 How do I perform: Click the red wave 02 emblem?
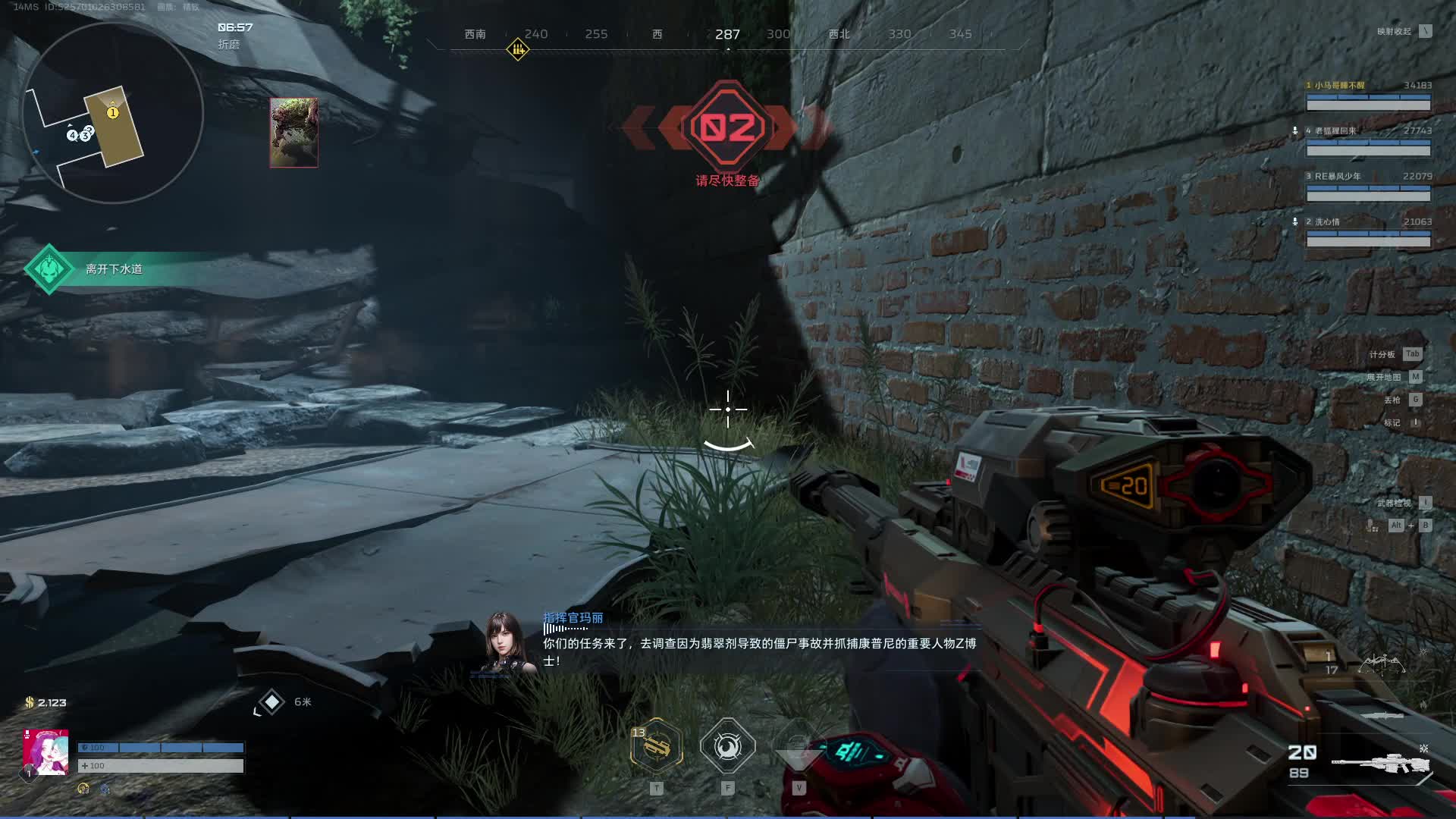tap(727, 128)
